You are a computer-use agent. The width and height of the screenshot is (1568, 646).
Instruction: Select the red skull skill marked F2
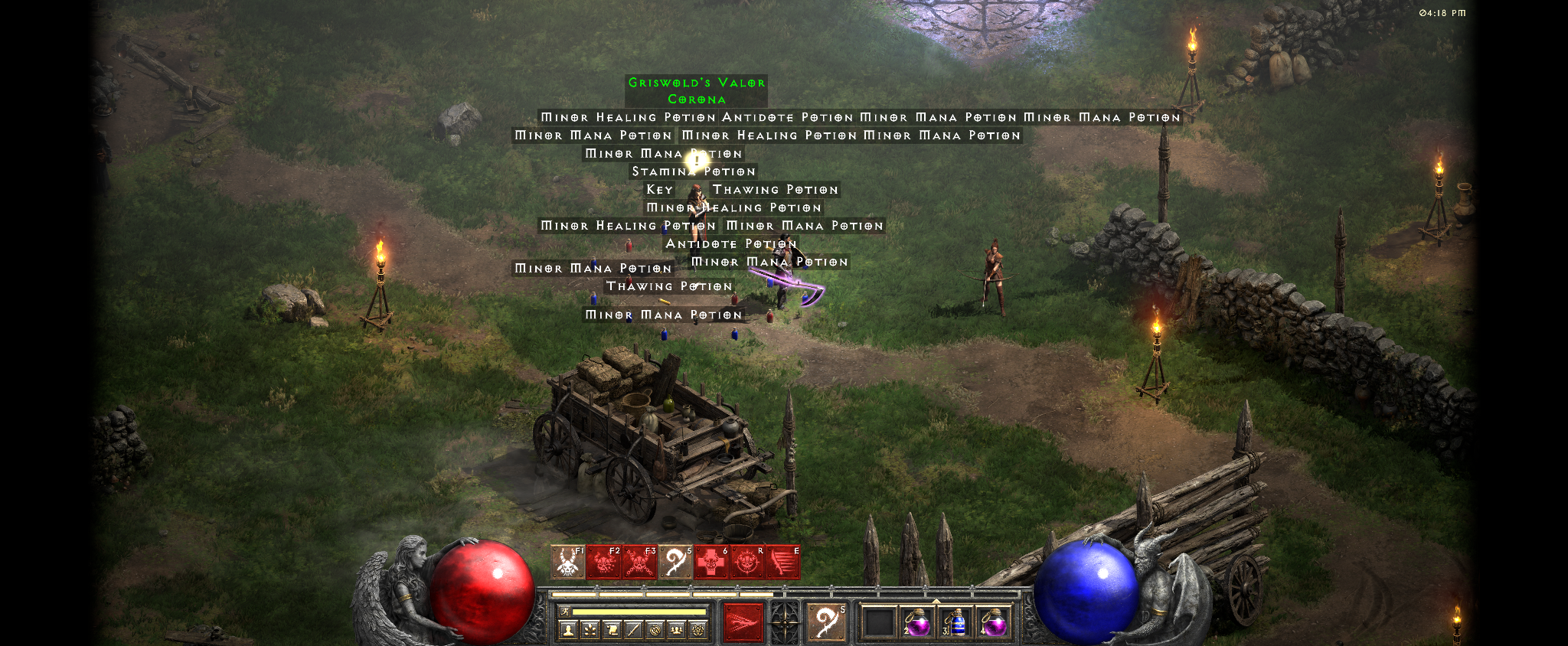603,563
